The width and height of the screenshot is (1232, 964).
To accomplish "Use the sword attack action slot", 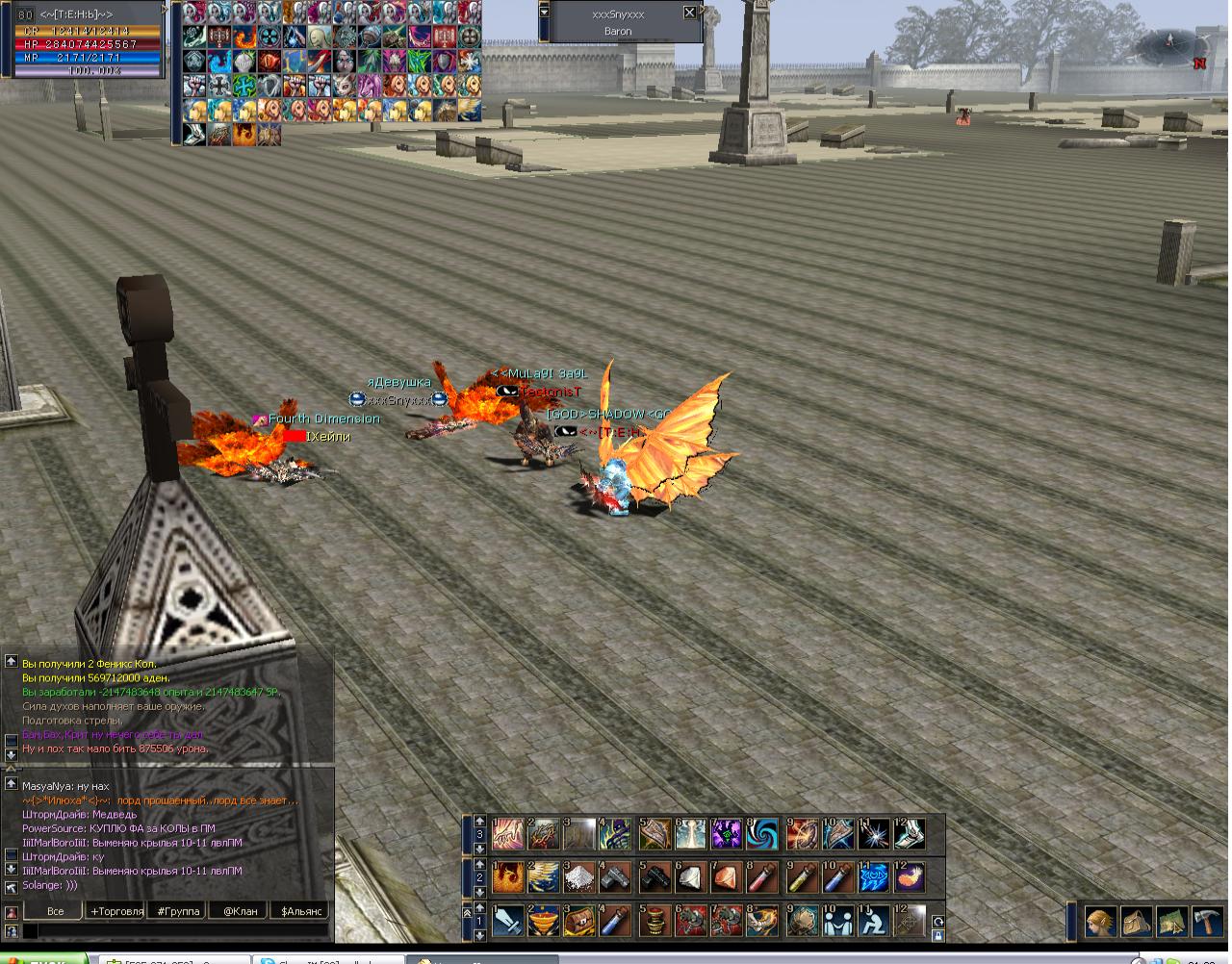I will pos(508,921).
